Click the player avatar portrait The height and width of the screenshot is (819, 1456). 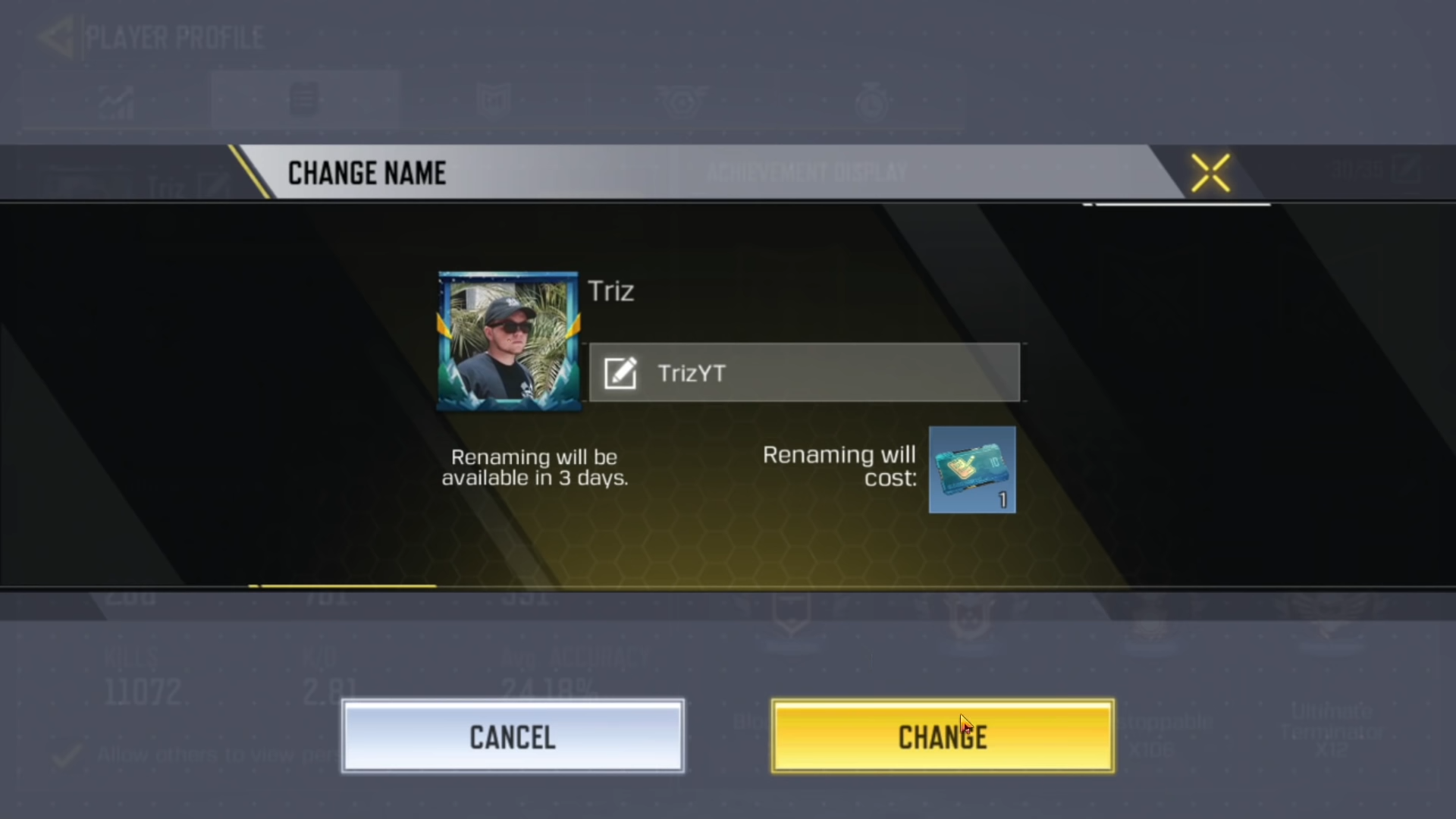(508, 340)
